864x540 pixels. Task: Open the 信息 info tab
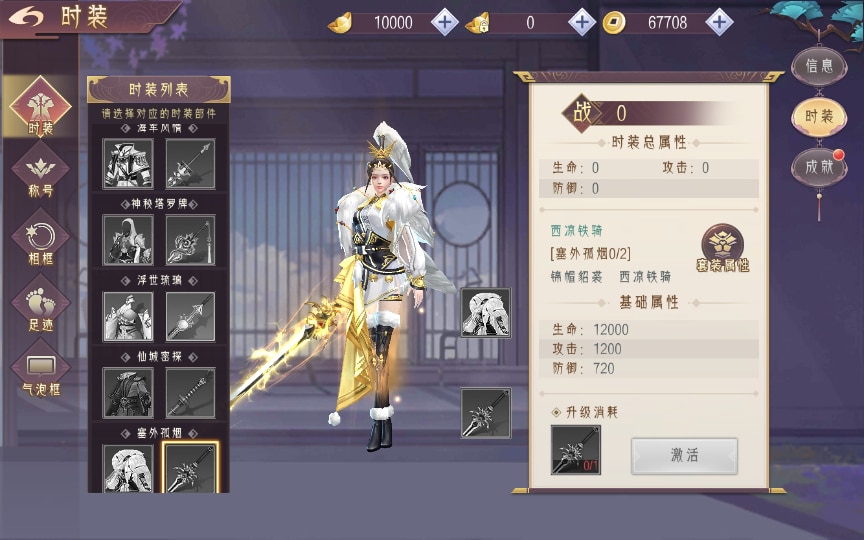(x=819, y=66)
